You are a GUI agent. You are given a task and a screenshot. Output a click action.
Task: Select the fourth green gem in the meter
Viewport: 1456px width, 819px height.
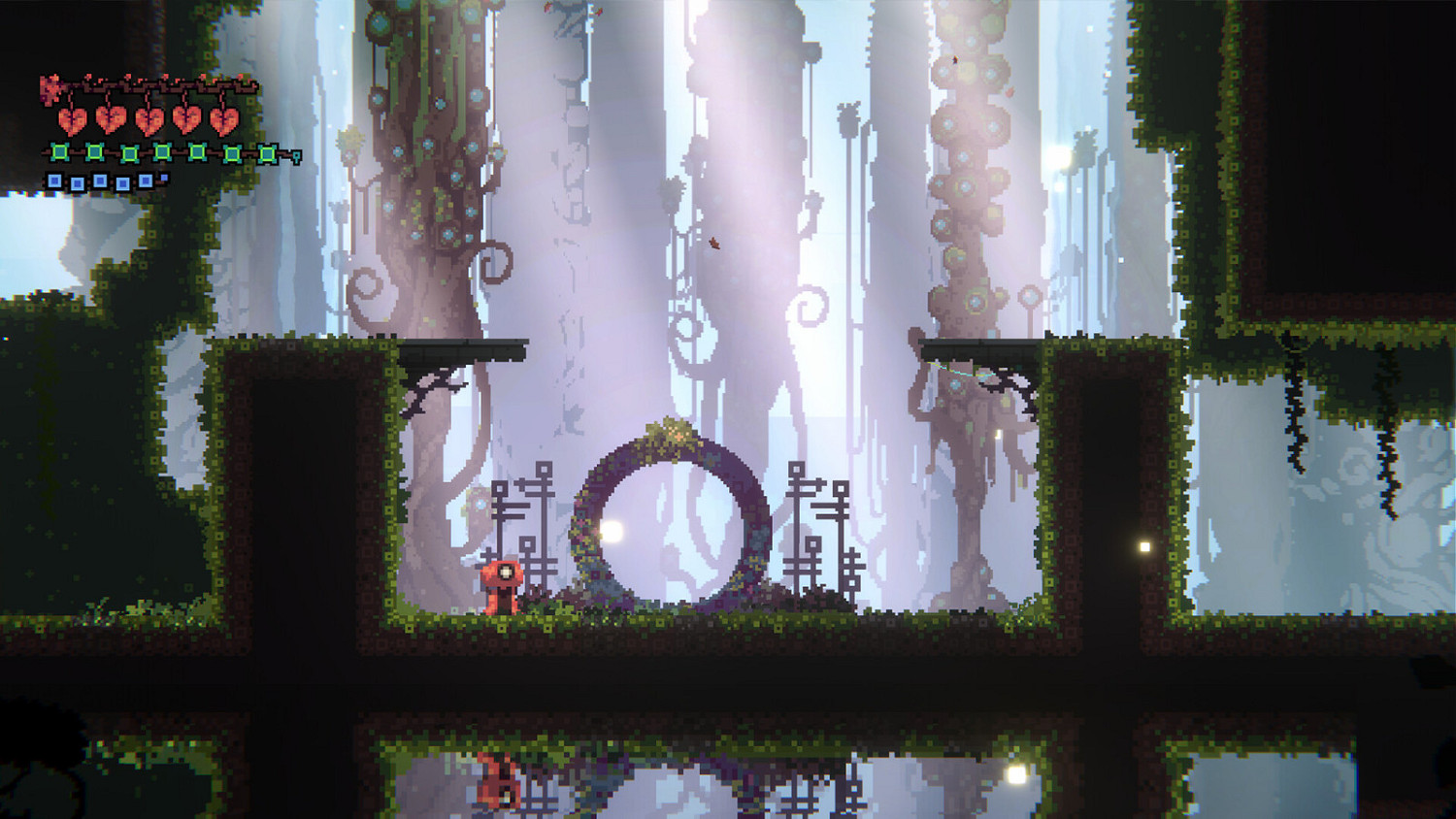(x=162, y=152)
